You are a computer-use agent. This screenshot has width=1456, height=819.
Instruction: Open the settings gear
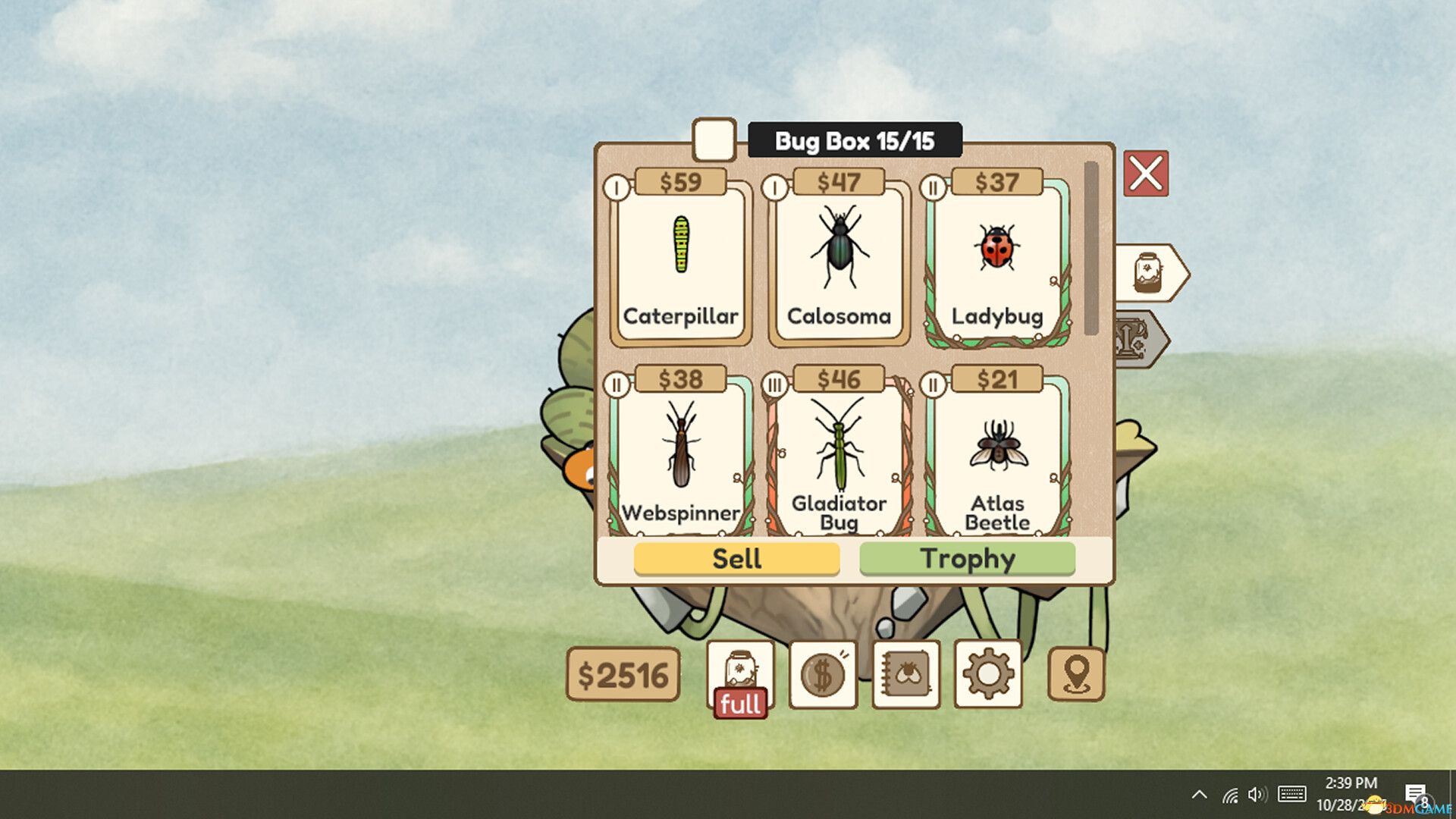tap(988, 674)
